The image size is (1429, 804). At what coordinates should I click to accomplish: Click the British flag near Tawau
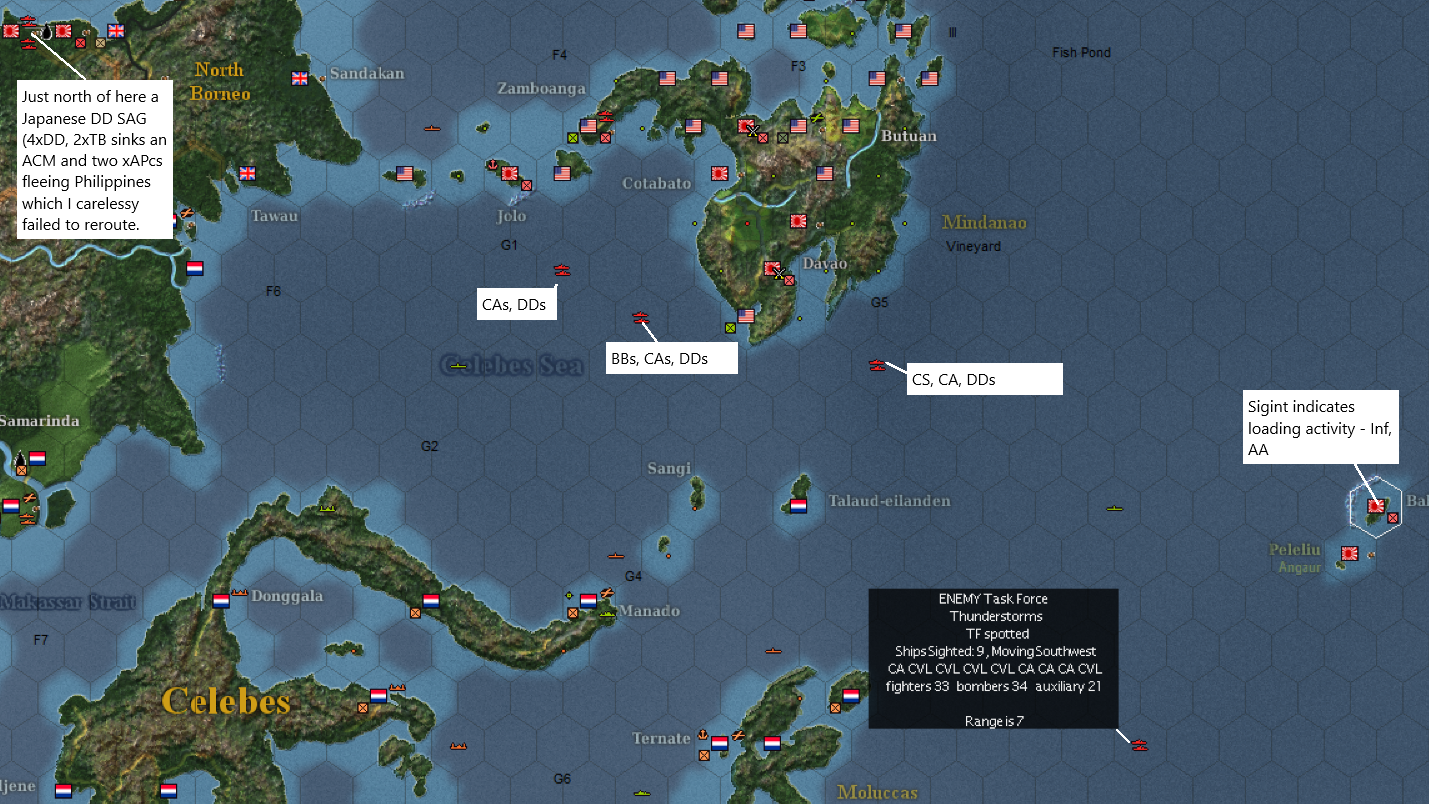point(246,172)
